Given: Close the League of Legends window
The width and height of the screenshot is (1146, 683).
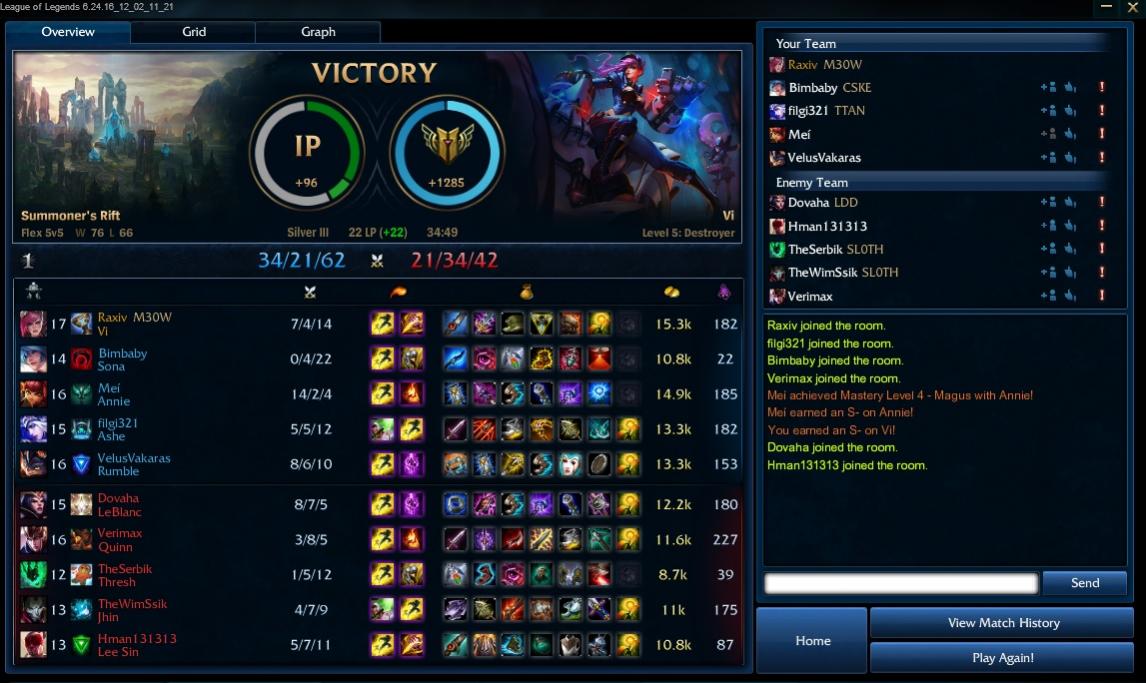Looking at the screenshot, I should (x=1132, y=7).
